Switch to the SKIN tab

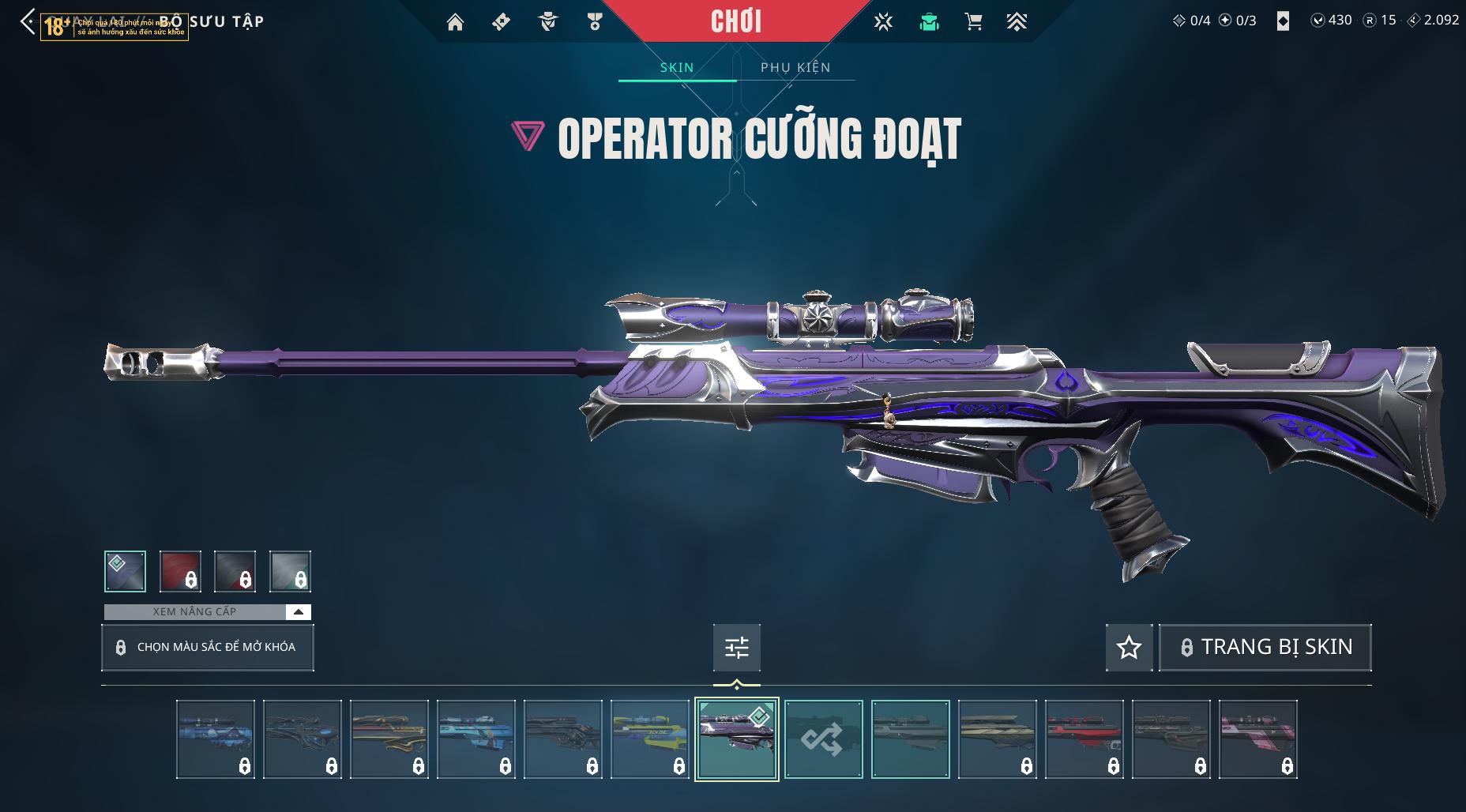(x=677, y=68)
